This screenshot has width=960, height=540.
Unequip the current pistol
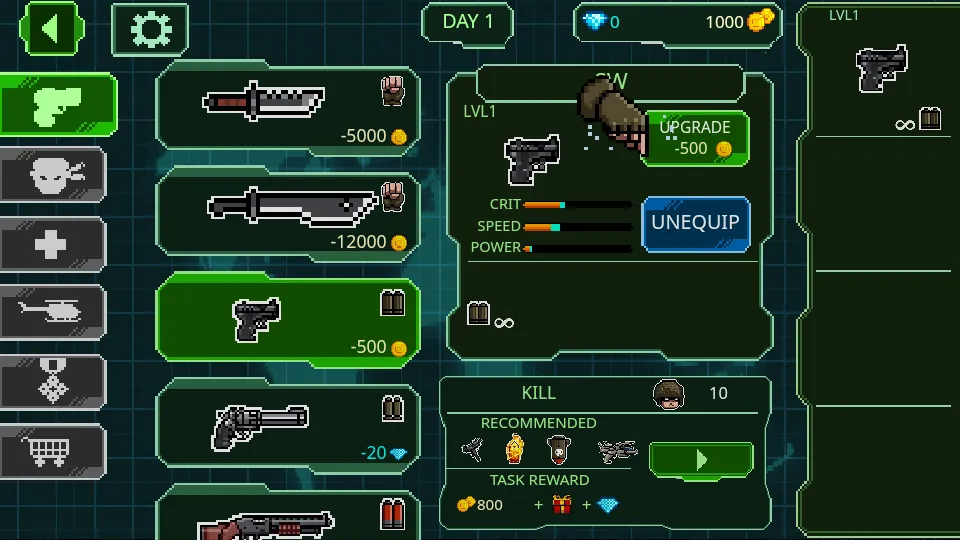click(x=695, y=222)
